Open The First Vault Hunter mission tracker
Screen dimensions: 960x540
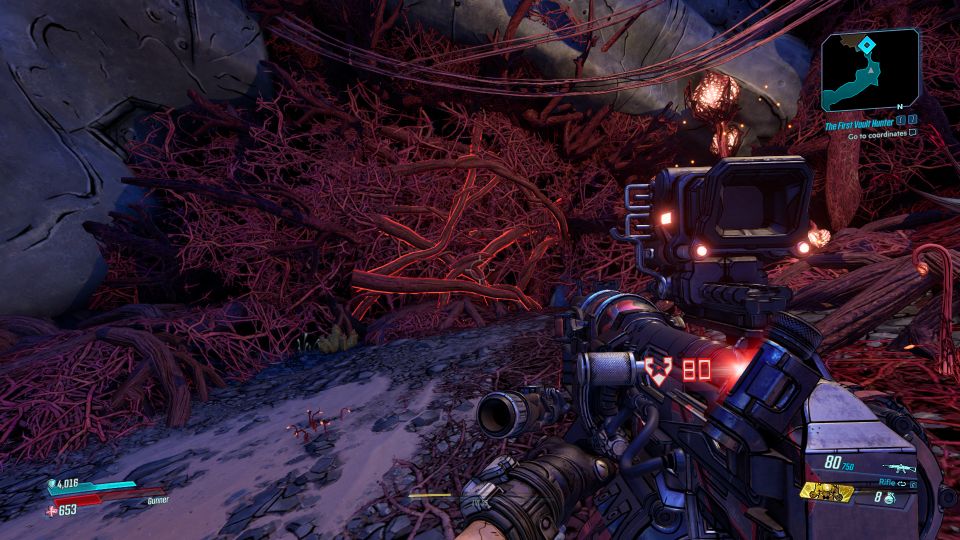click(859, 122)
